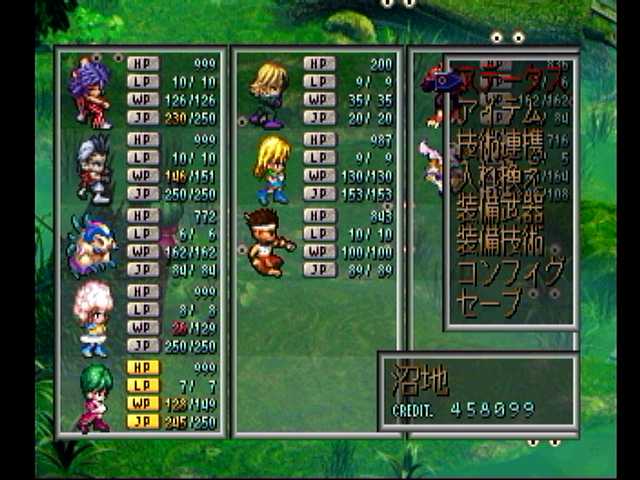Select the purple-haired party member in red

coord(91,92)
